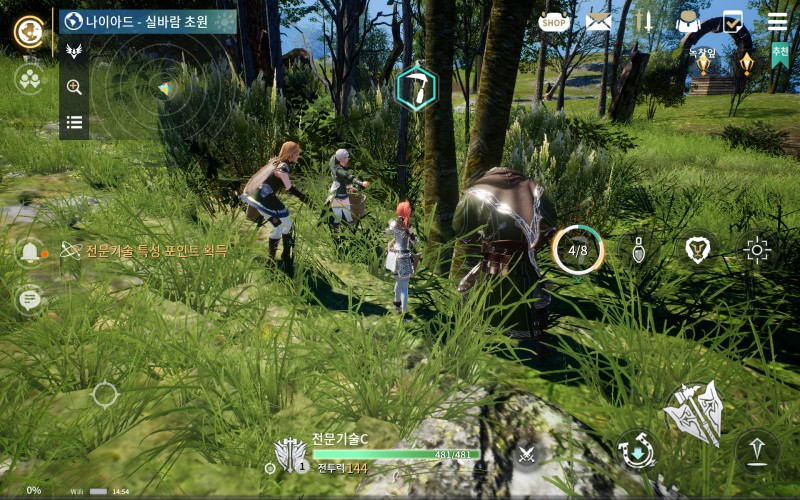Select the winged emblem icon beside the minimap
The width and height of the screenshot is (800, 500).
pos(74,51)
